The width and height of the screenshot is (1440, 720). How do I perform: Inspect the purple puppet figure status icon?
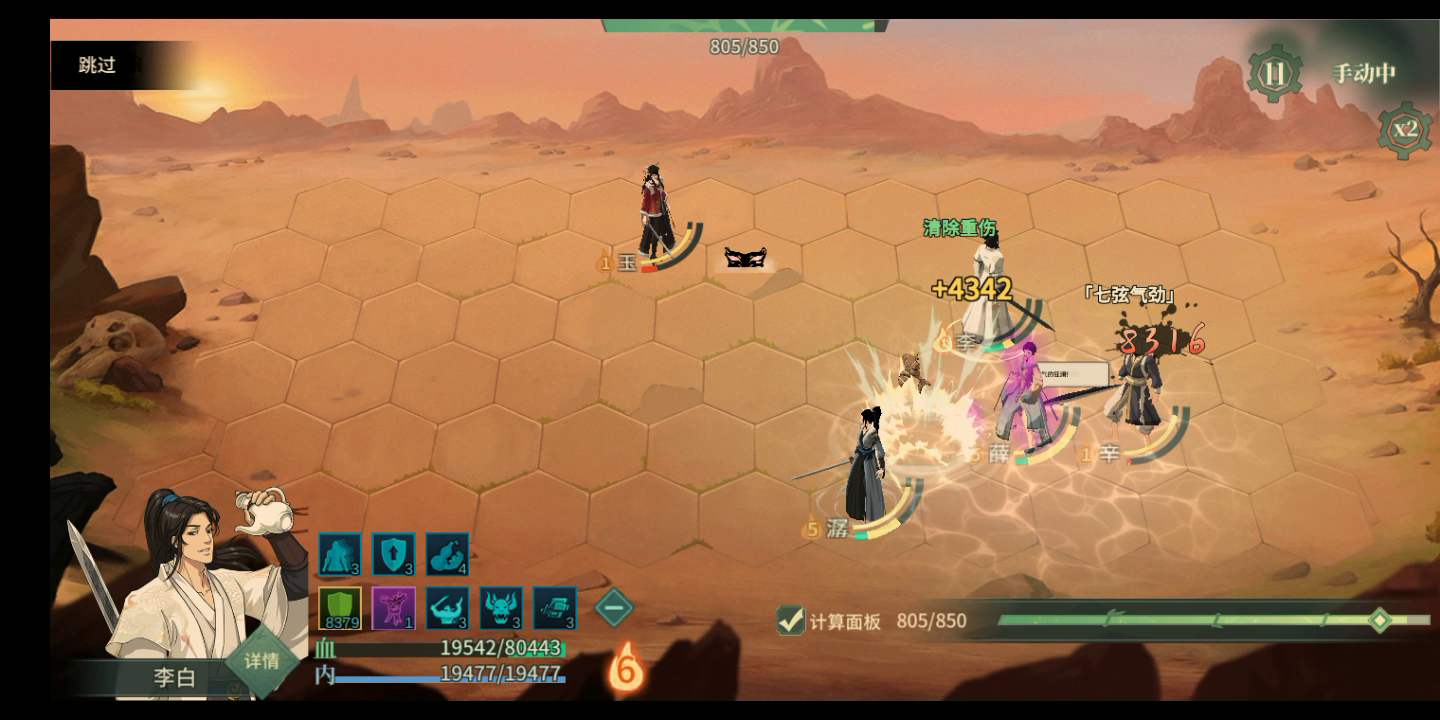point(394,608)
